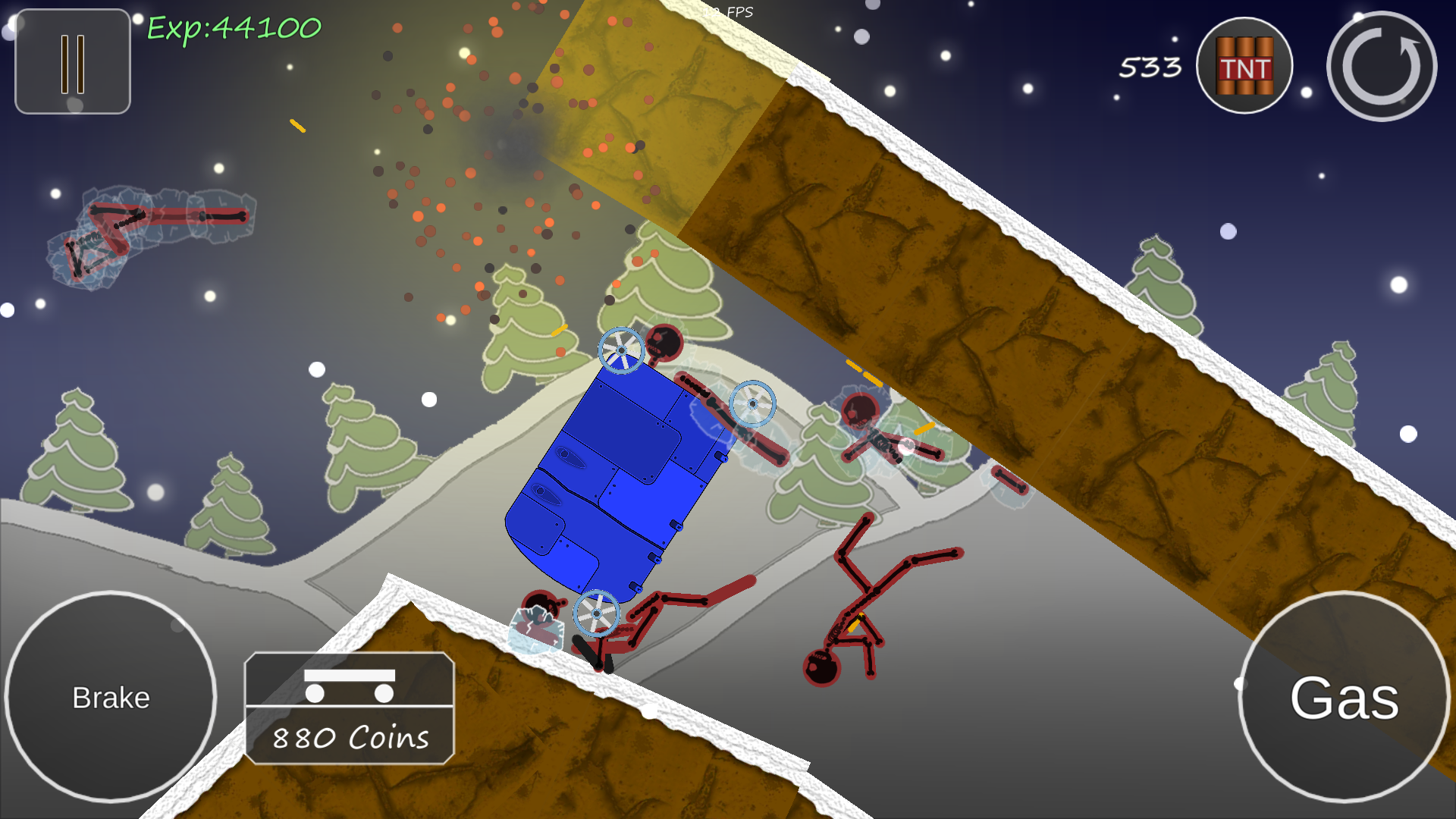Viewport: 1456px width, 819px height.
Task: Click the cart icon above the coin counter
Action: coord(350,685)
